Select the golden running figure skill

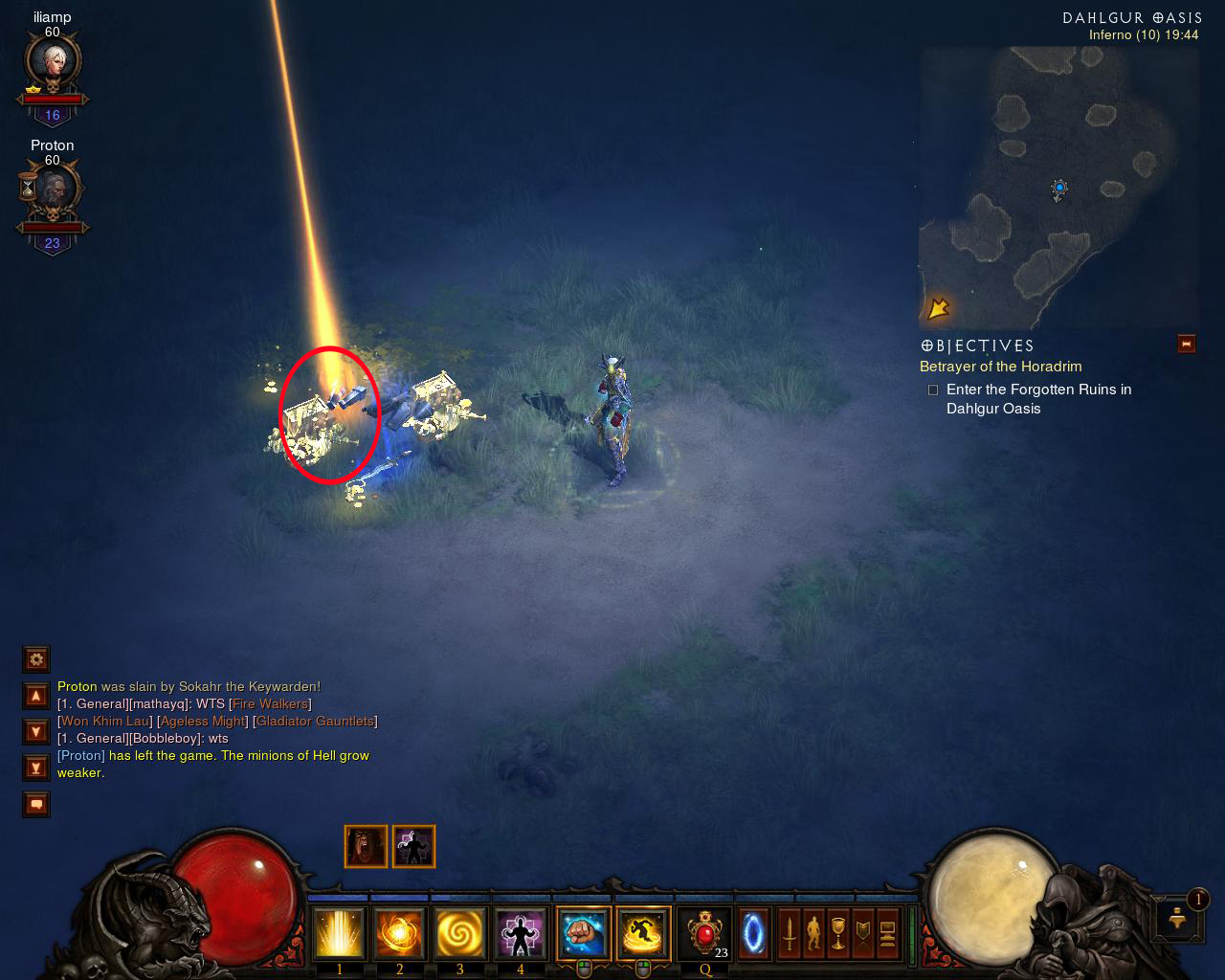coord(643,934)
